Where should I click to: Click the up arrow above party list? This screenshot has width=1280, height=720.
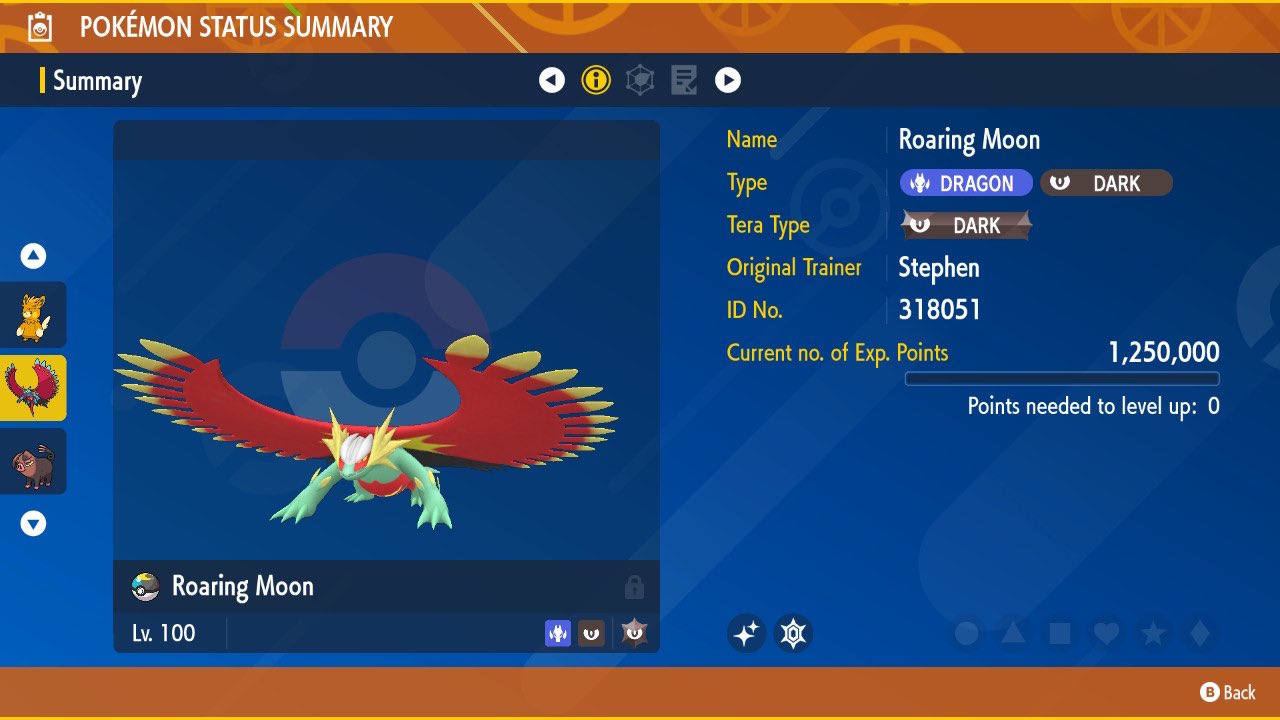(33, 256)
